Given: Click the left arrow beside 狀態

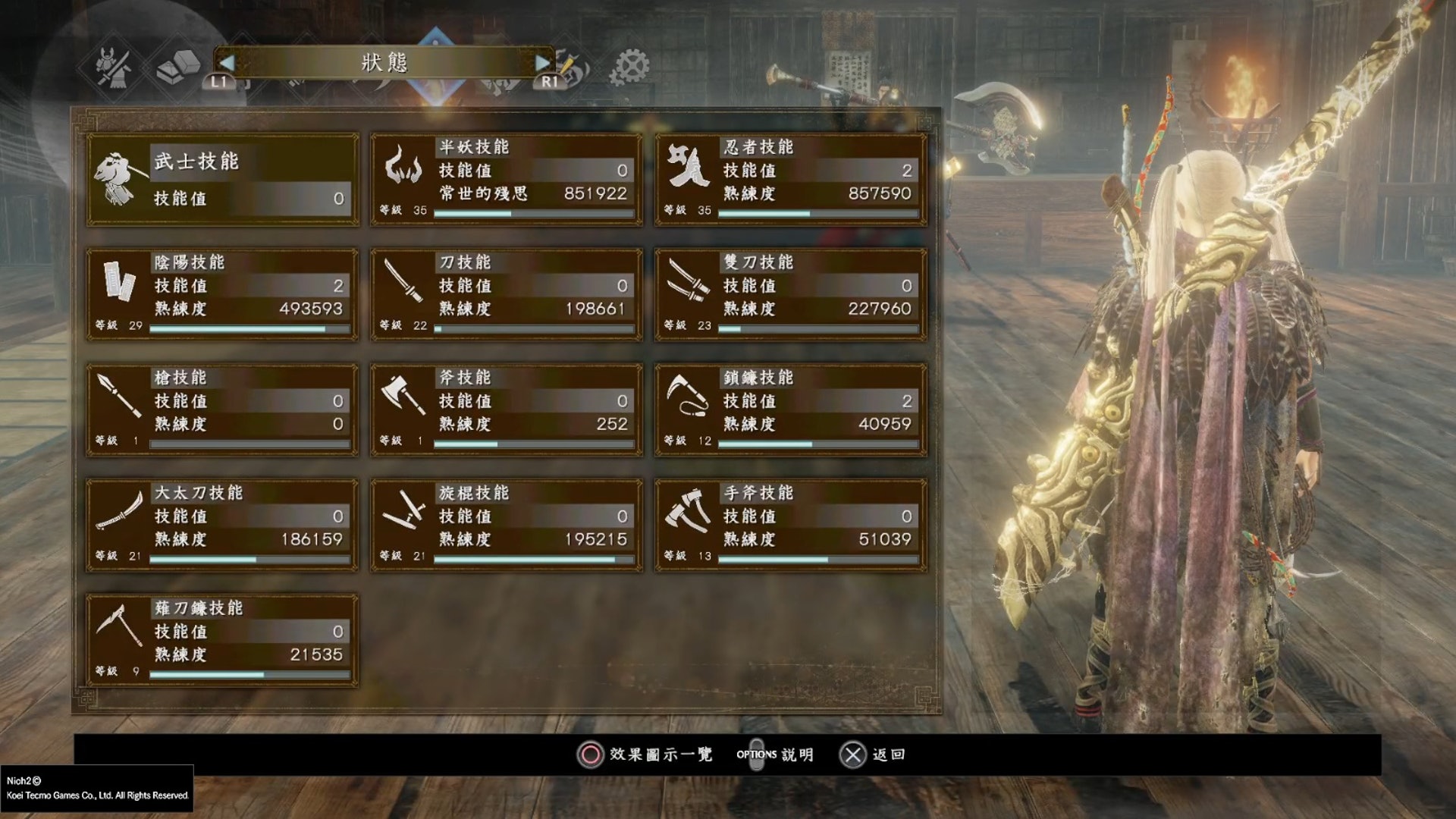Looking at the screenshot, I should click(x=227, y=62).
